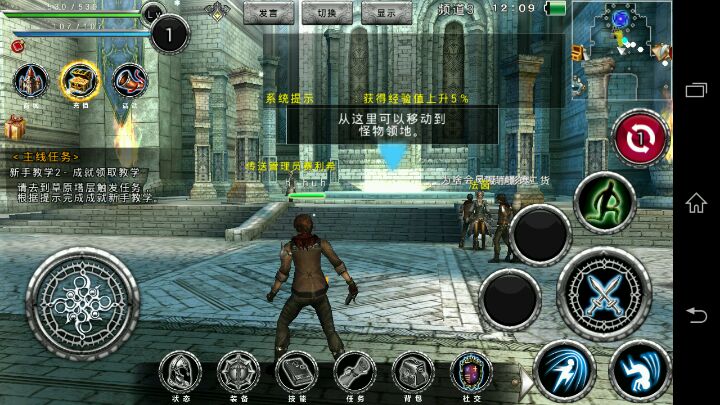
Task: Use the blue dodge roll skill
Action: click(x=640, y=371)
